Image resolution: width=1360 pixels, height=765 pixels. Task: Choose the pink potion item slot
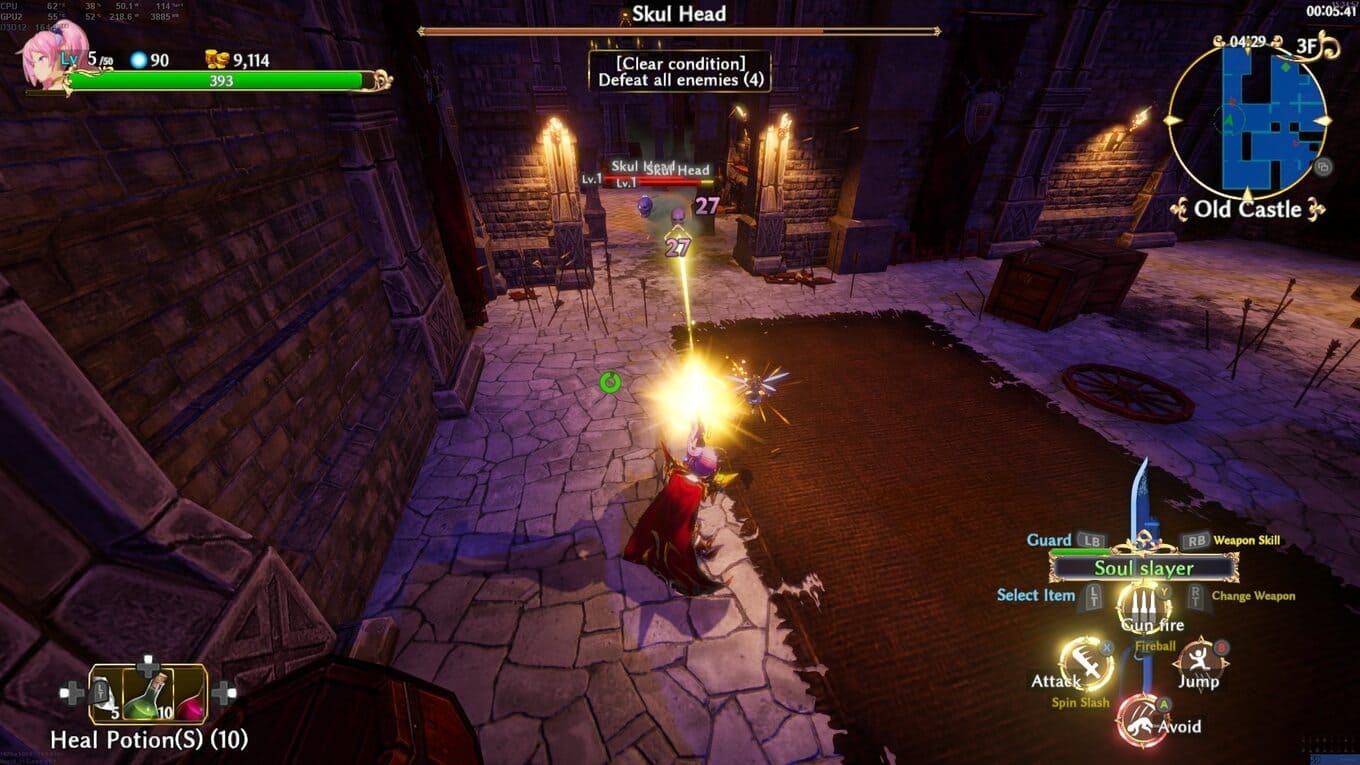pyautogui.click(x=190, y=696)
